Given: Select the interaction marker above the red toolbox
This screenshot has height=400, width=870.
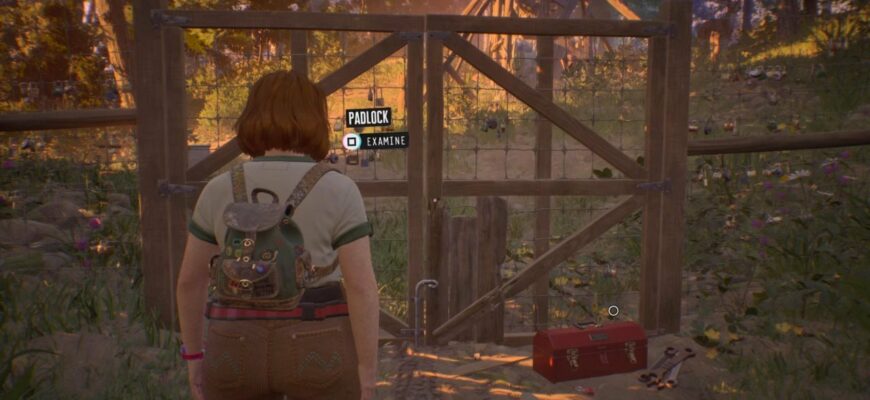Looking at the screenshot, I should click(x=613, y=311).
